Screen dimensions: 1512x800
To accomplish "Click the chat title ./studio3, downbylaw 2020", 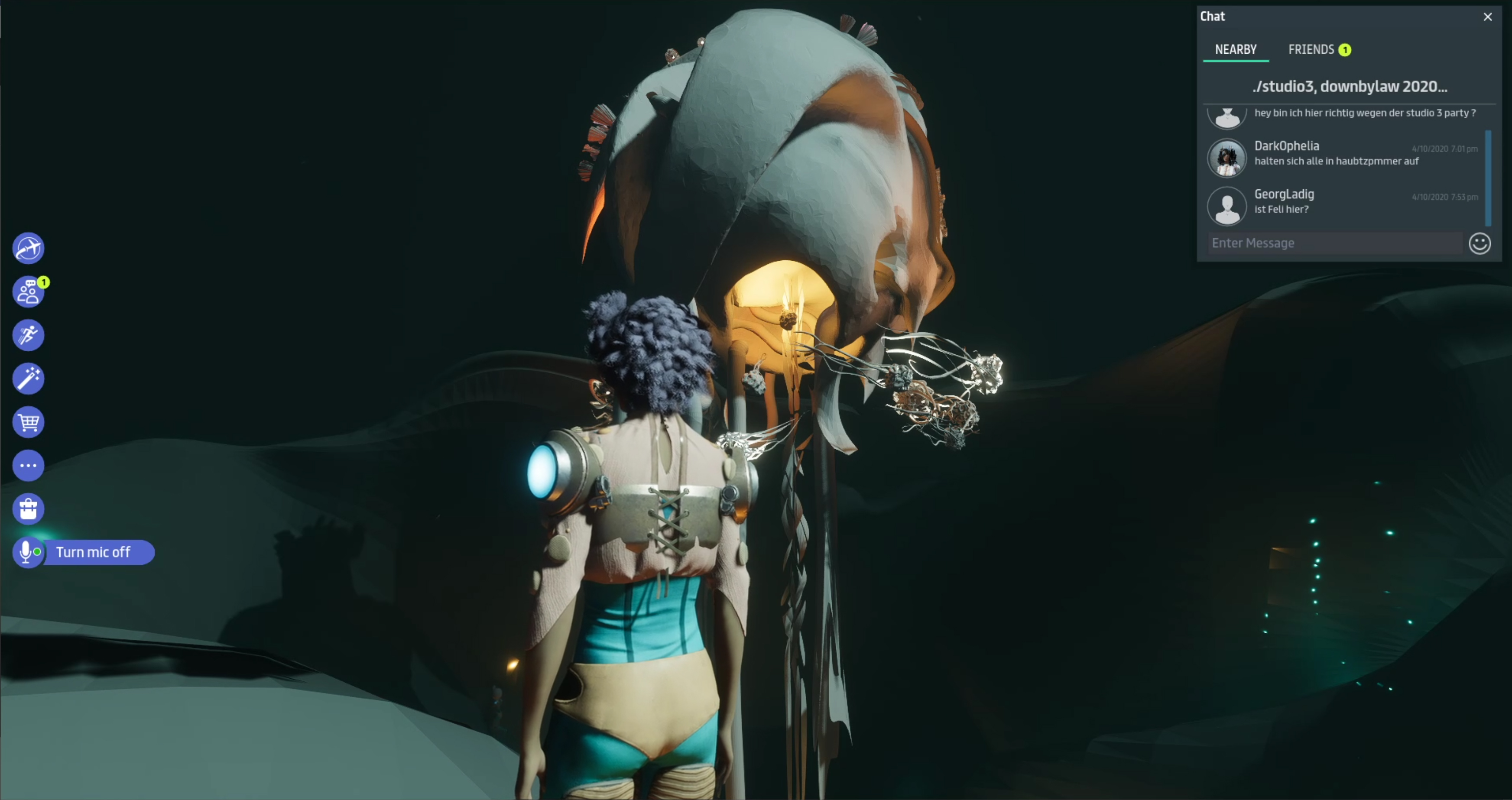I will pos(1350,87).
